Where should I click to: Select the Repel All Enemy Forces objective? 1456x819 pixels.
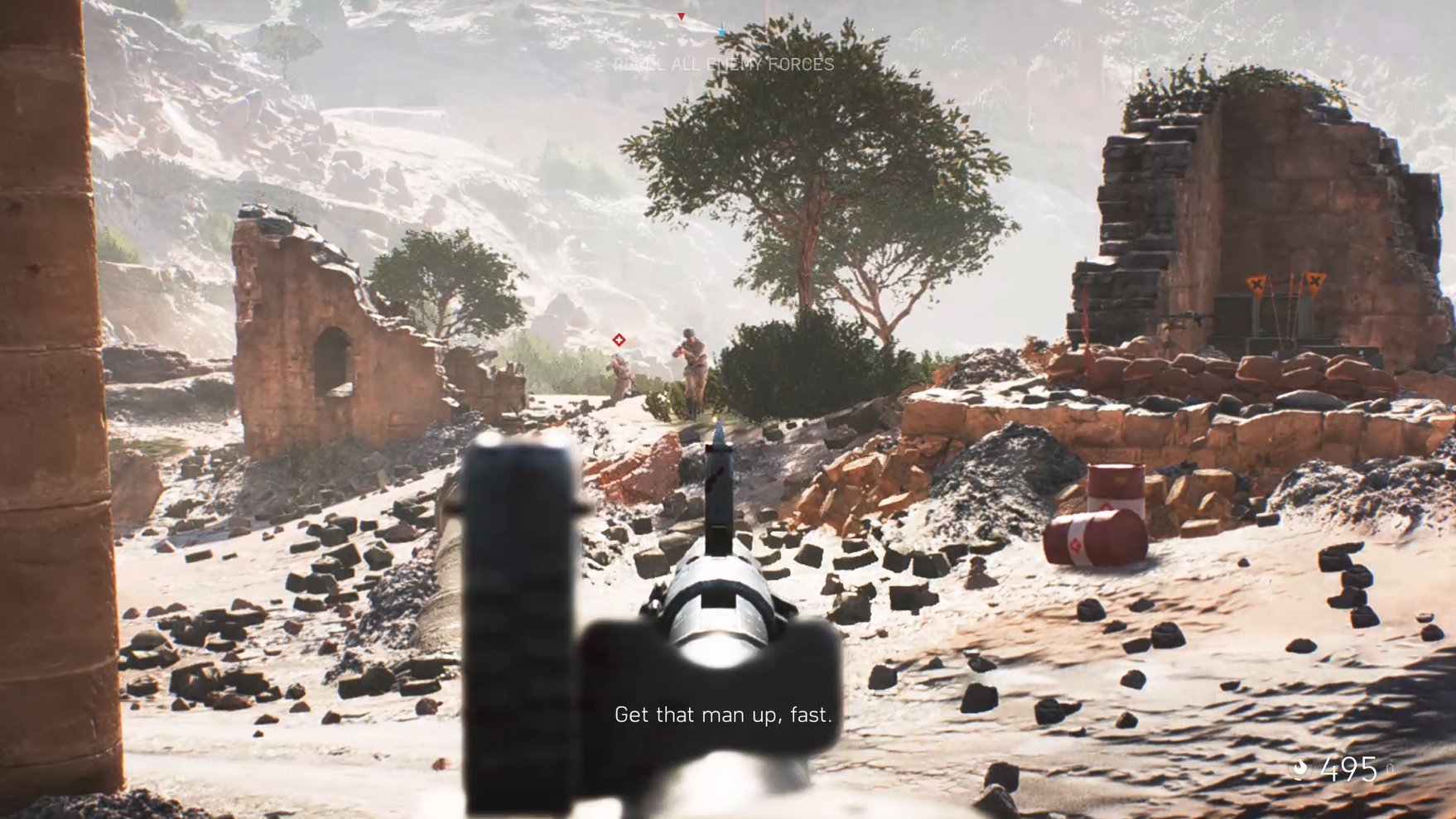pos(723,65)
